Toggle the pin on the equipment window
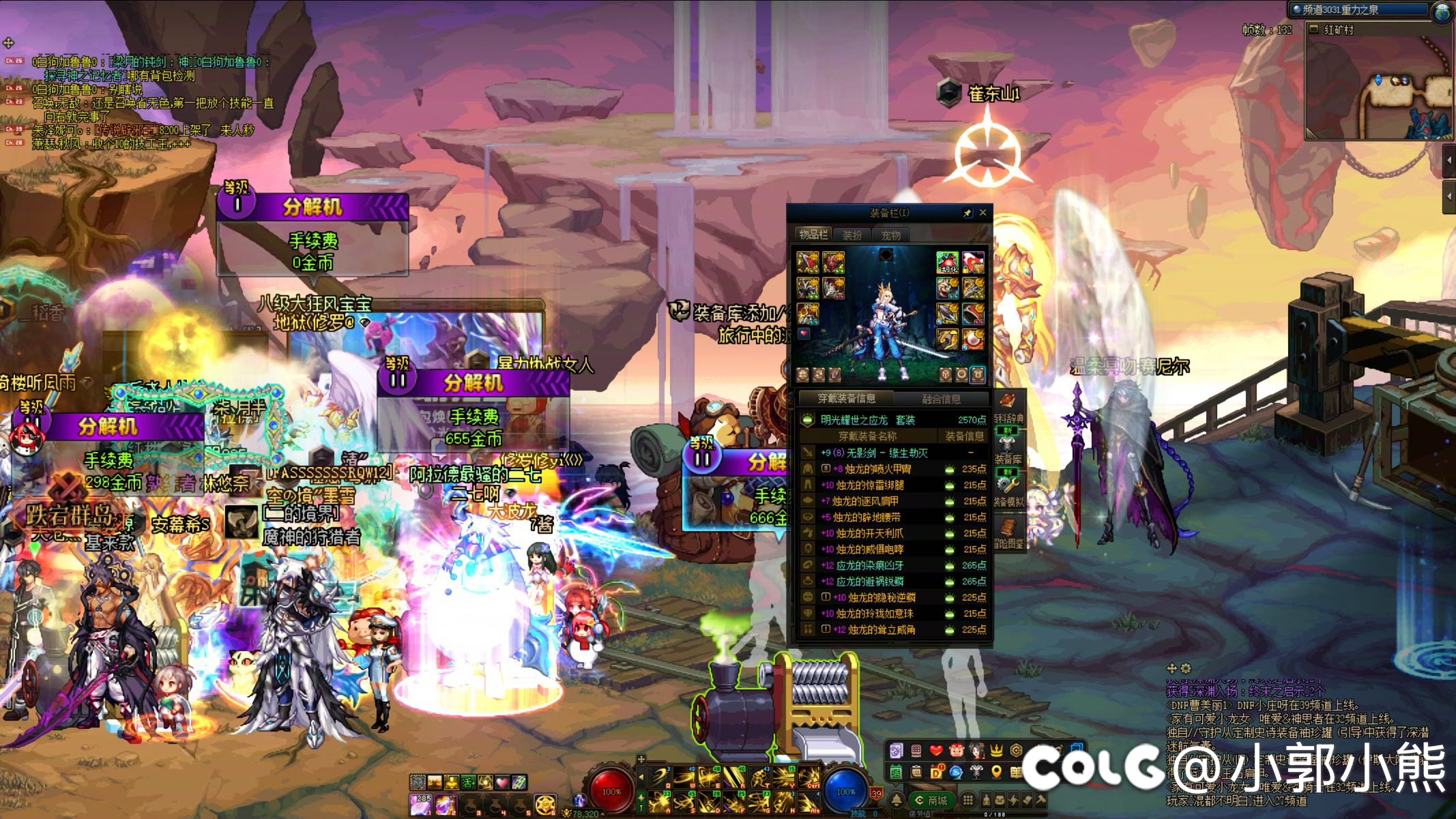Screen dimensions: 1456x819 (x=967, y=213)
